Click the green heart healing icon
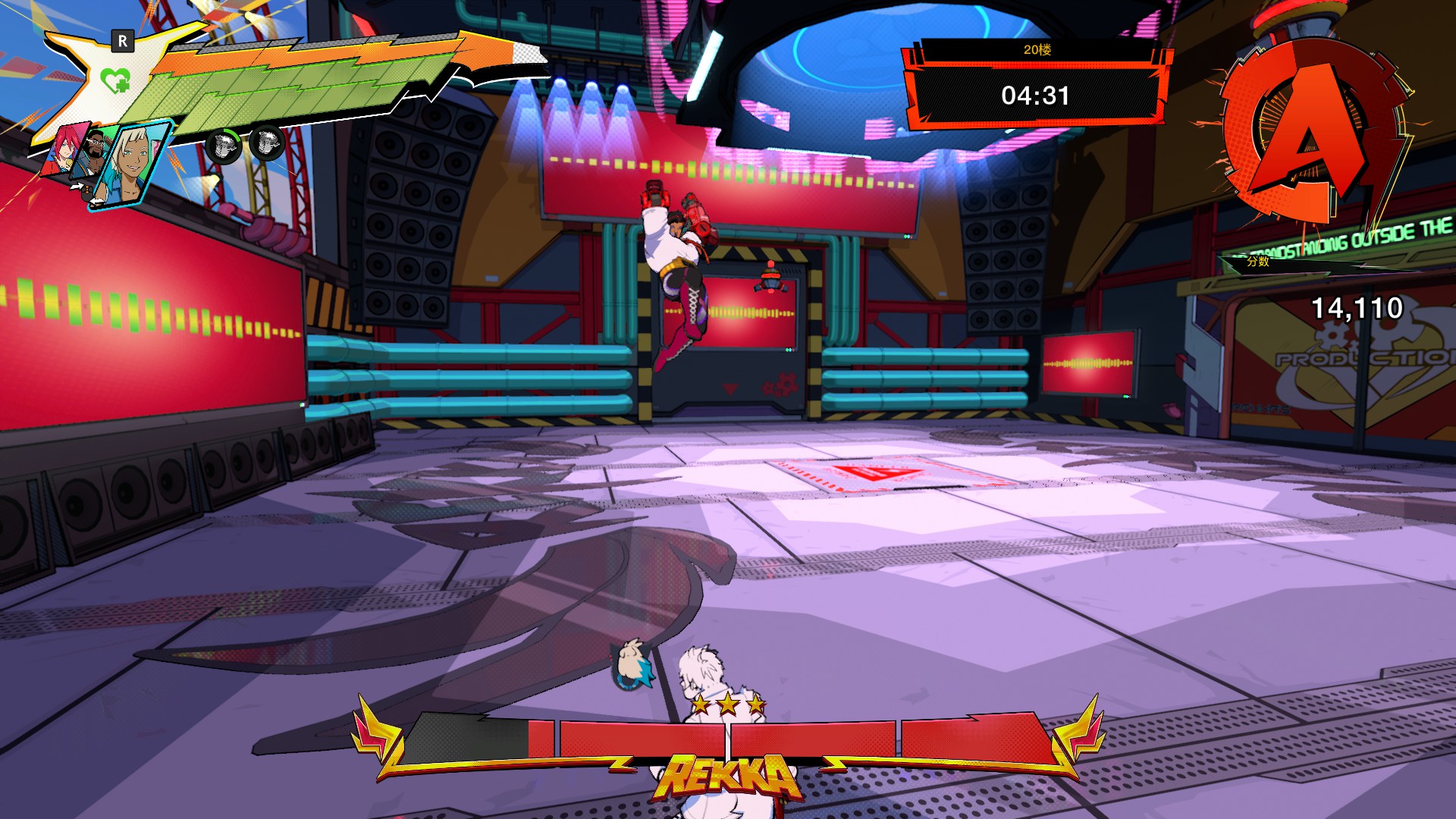This screenshot has width=1456, height=819. coord(115,80)
